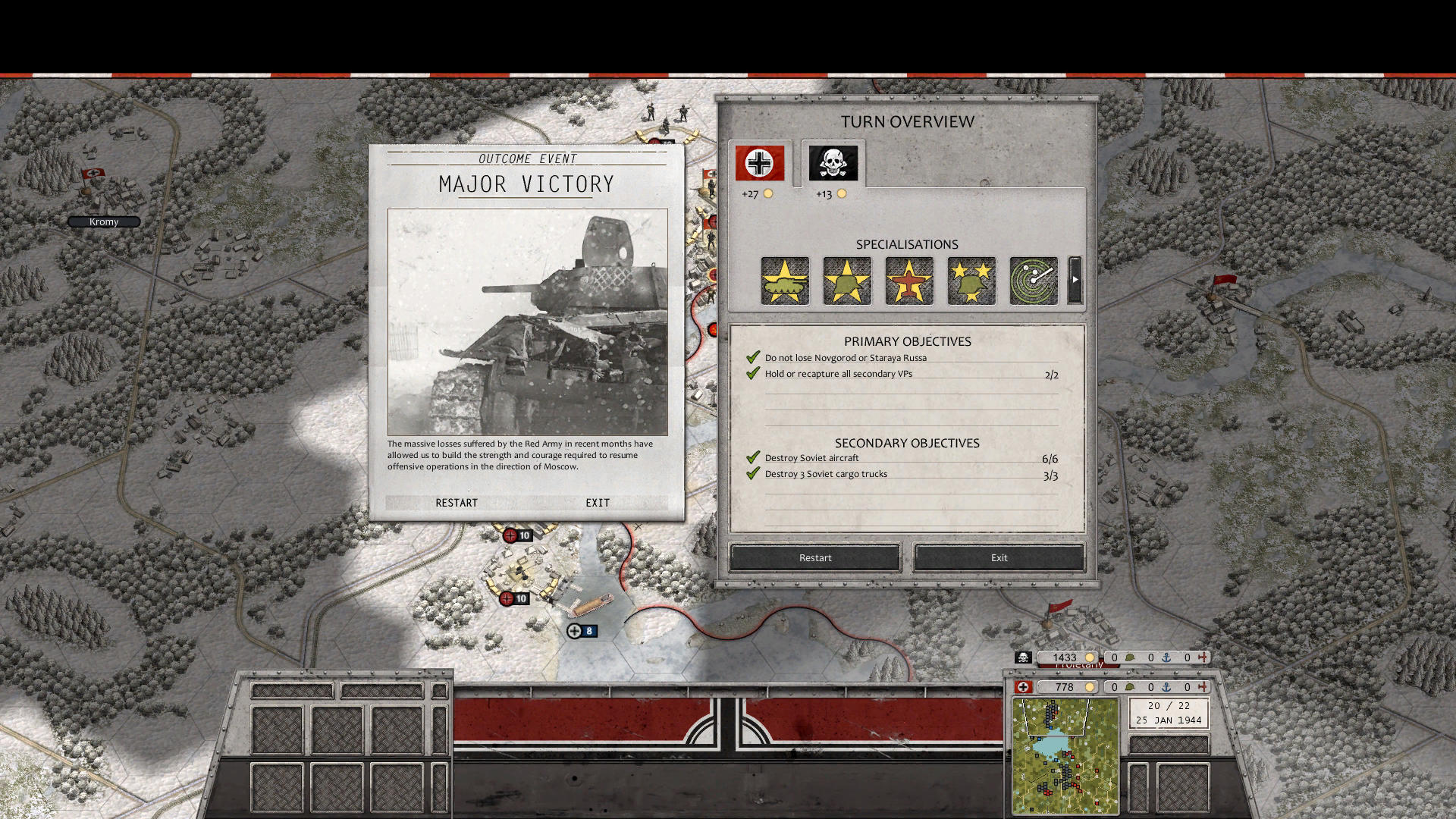Select the tank specialisation star icon
Viewport: 1456px width, 819px height.
(785, 281)
